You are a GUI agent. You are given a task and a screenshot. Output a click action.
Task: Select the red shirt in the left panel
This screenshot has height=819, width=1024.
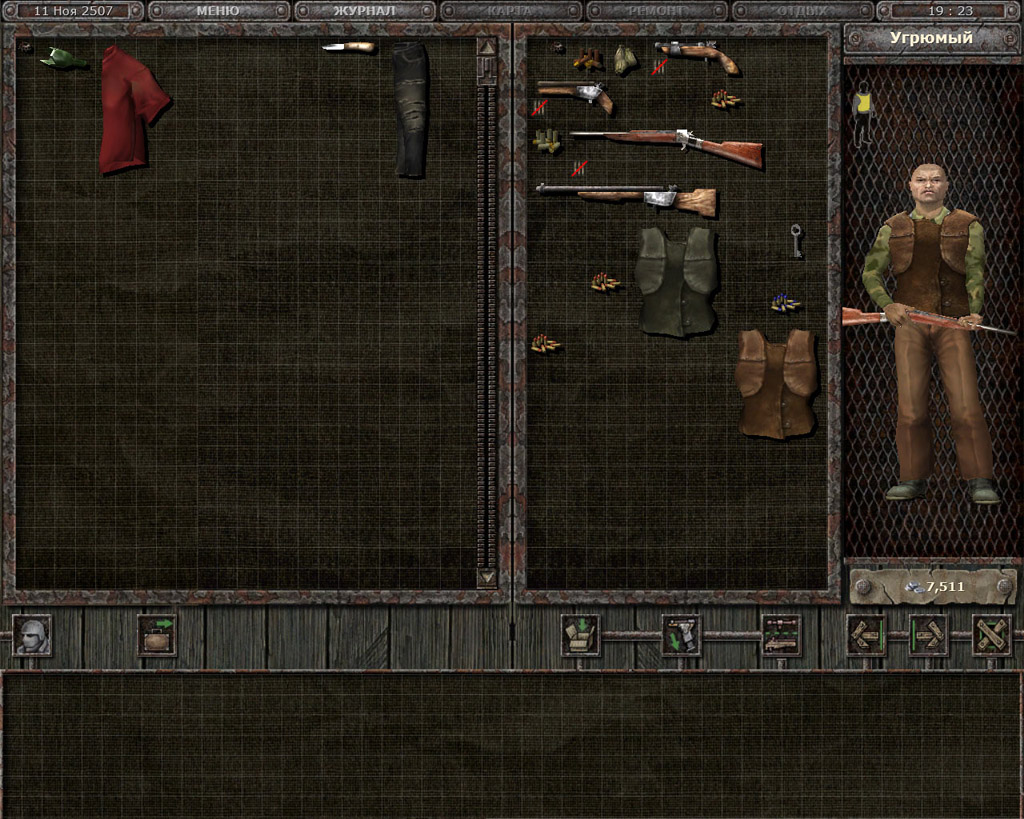[130, 107]
